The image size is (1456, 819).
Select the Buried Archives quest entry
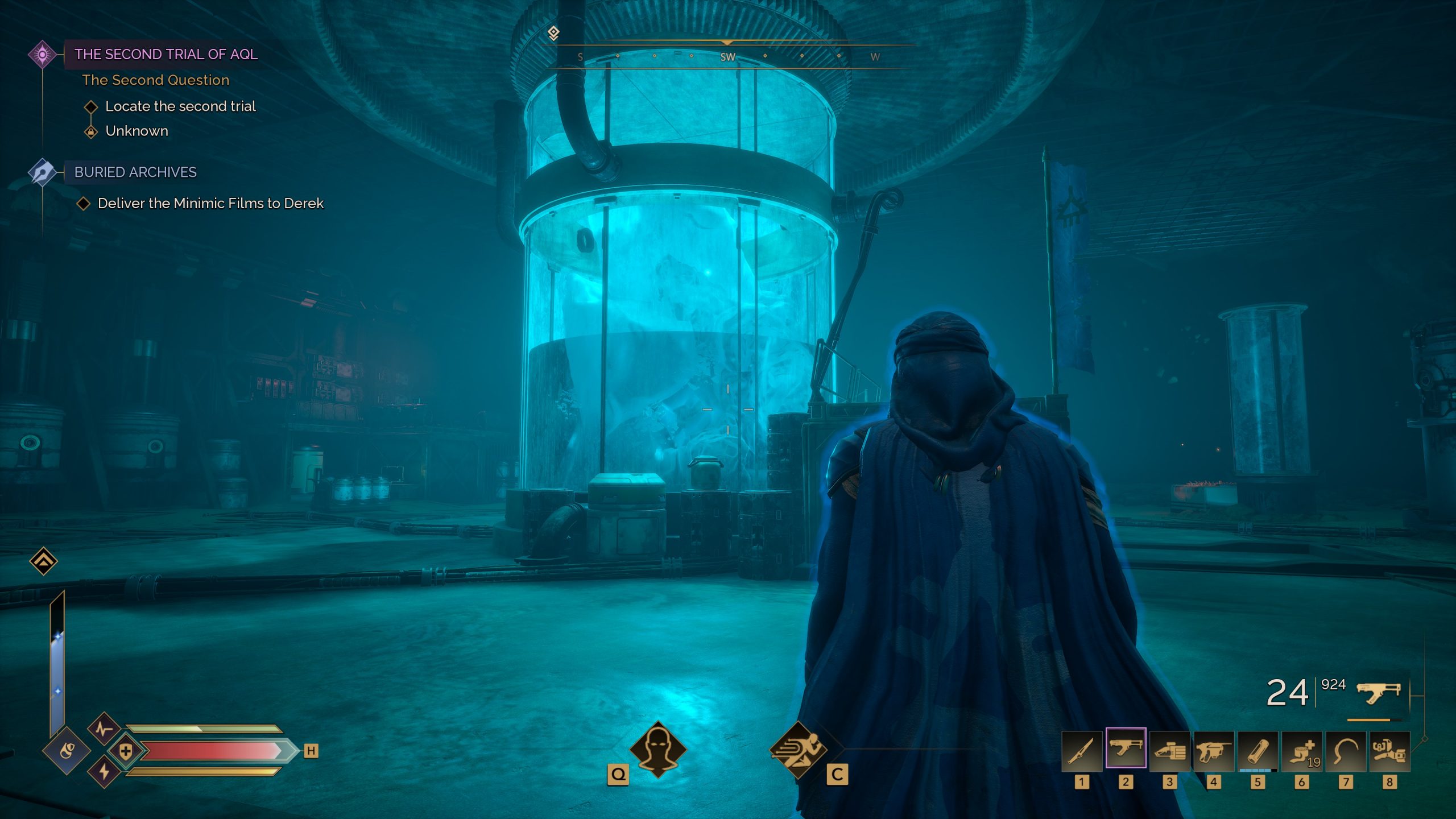135,172
